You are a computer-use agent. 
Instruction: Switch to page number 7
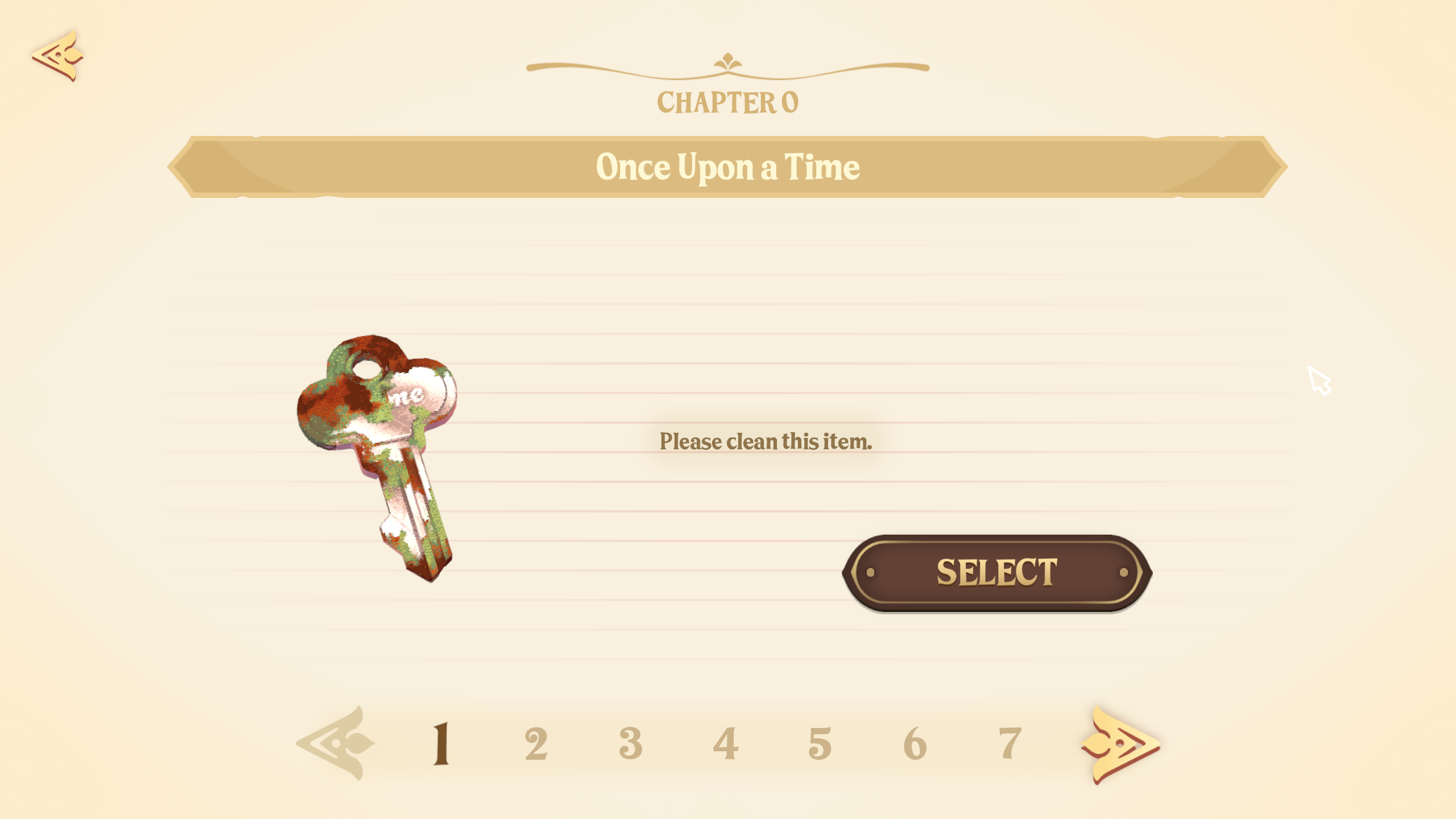pyautogui.click(x=1010, y=743)
